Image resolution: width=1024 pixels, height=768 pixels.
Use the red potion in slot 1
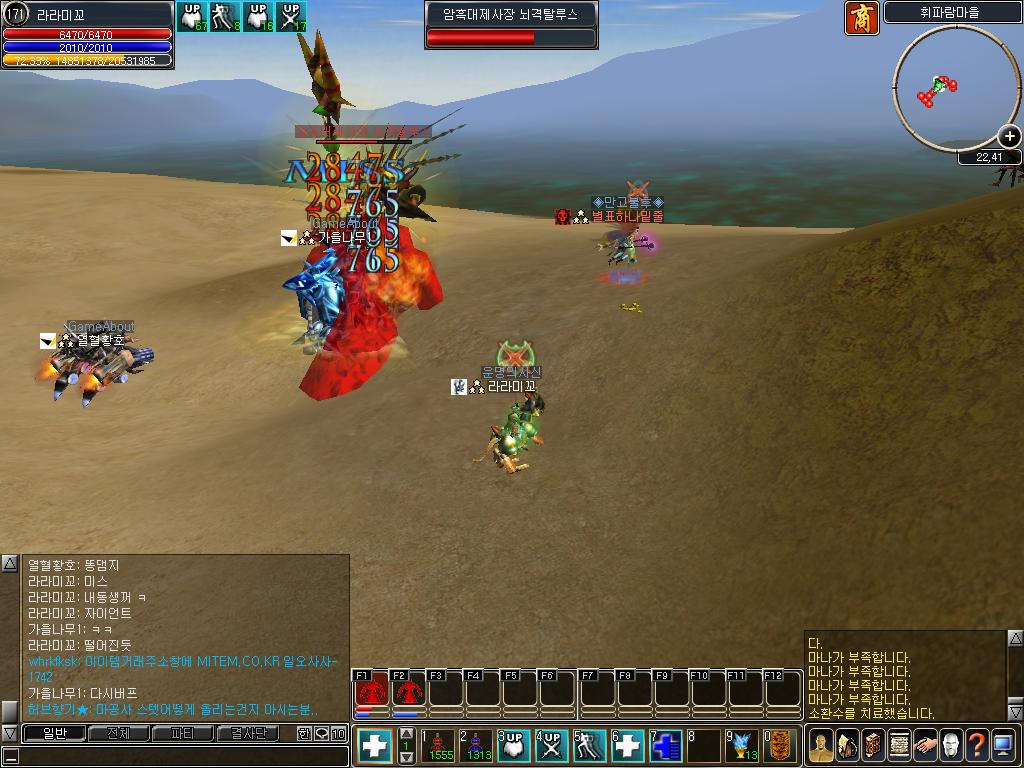point(439,746)
